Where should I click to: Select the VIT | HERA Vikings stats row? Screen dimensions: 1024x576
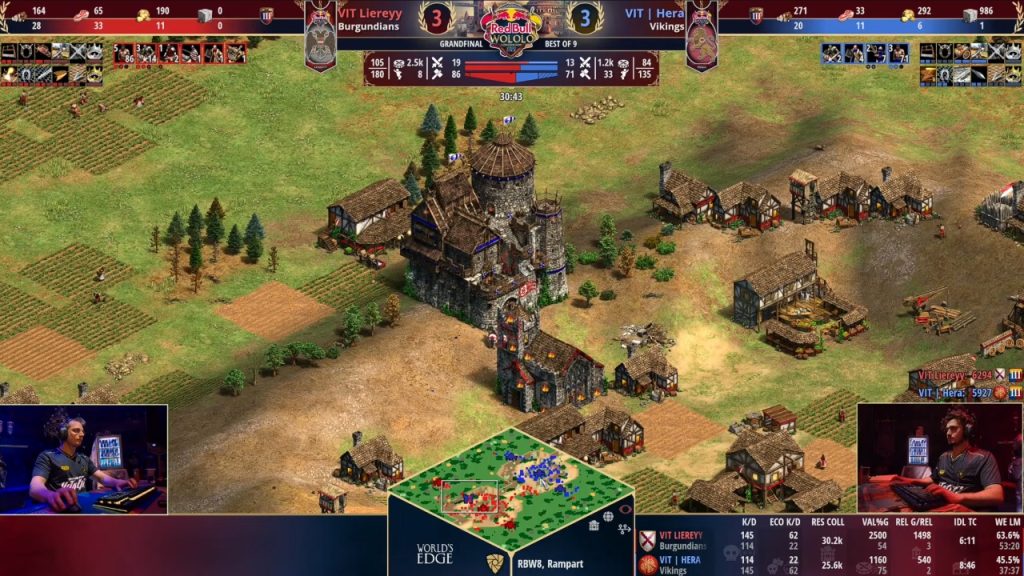tap(830, 564)
